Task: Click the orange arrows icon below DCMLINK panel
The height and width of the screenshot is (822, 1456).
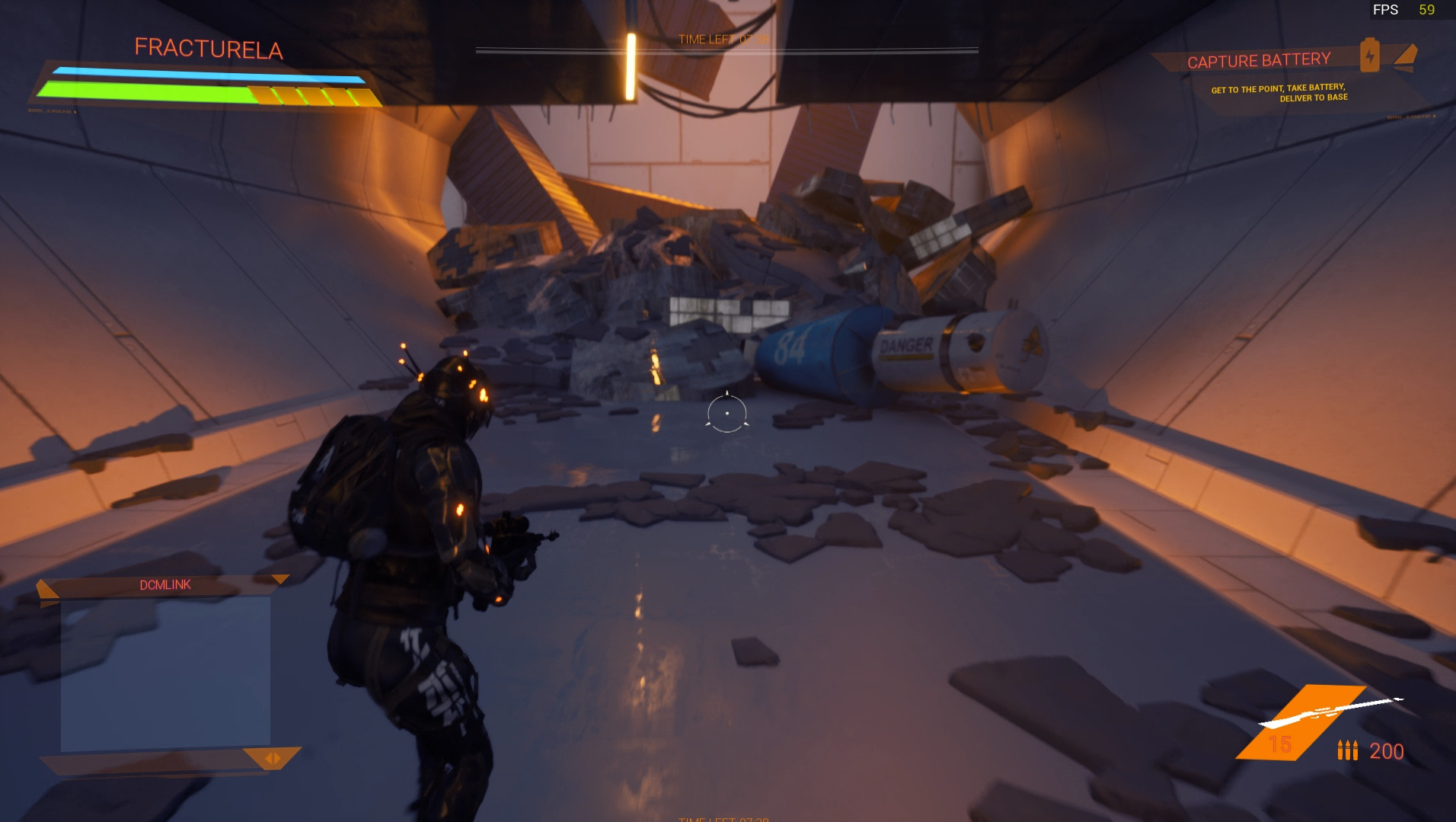Action: pos(272,760)
